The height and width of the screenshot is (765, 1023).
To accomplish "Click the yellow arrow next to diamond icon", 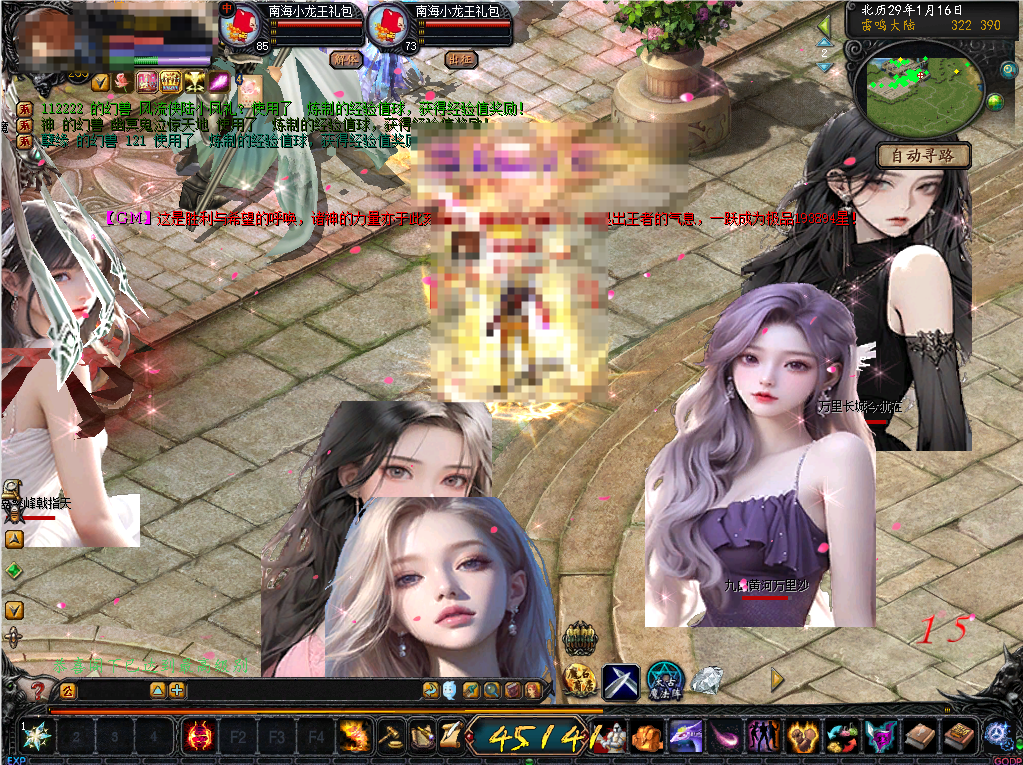I will (x=777, y=680).
